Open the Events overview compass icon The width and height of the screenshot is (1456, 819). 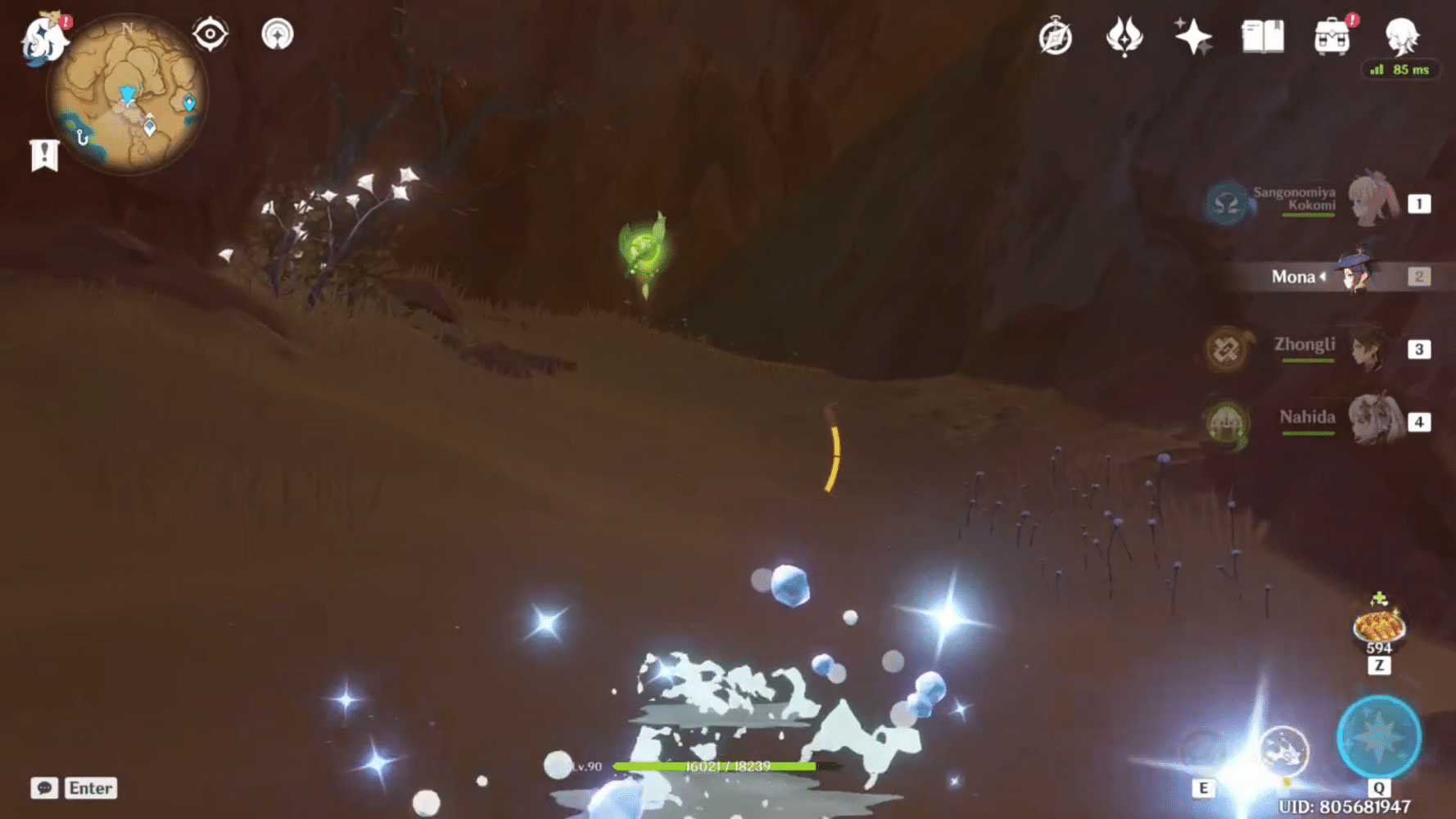(1056, 35)
